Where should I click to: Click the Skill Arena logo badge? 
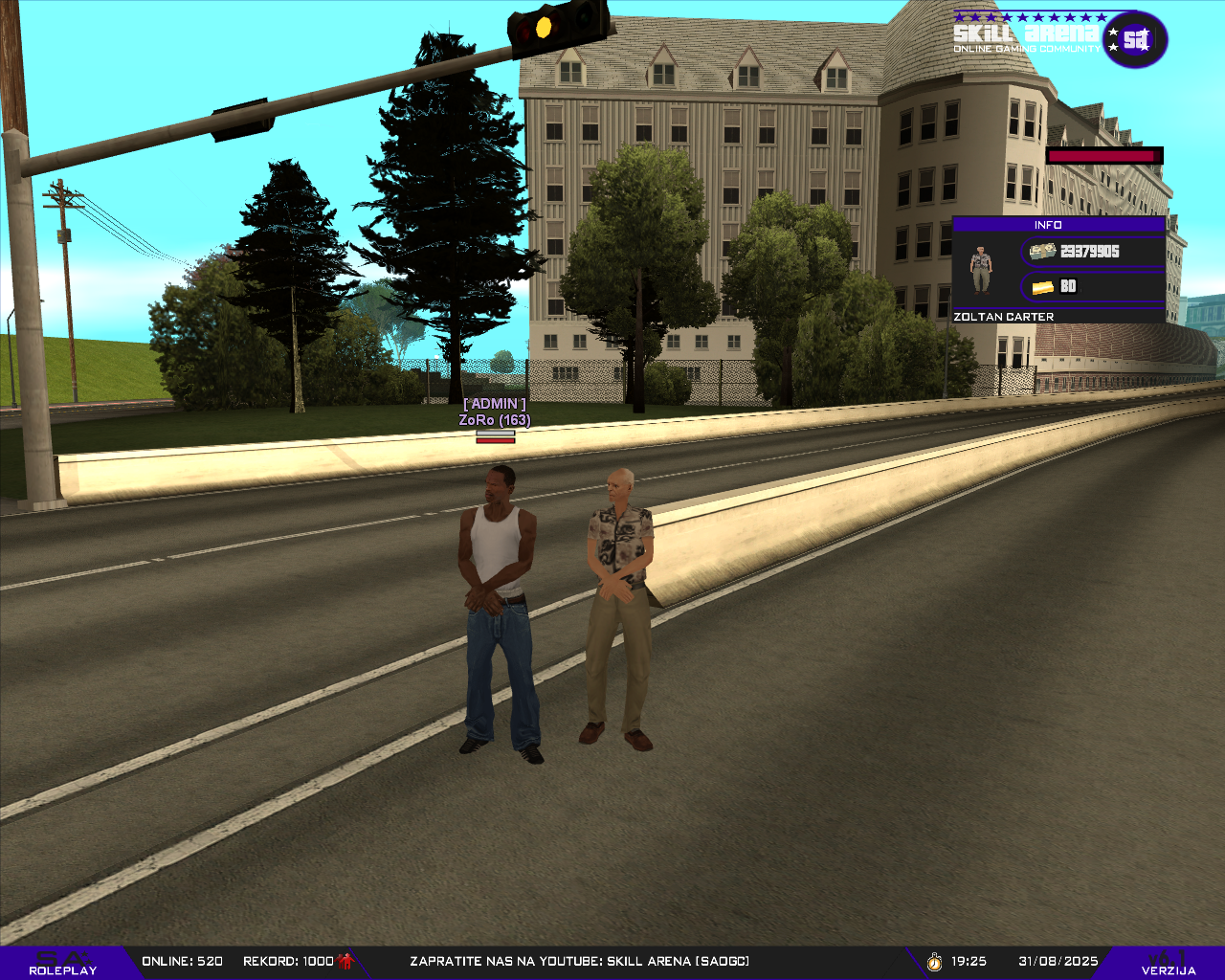point(1134,39)
